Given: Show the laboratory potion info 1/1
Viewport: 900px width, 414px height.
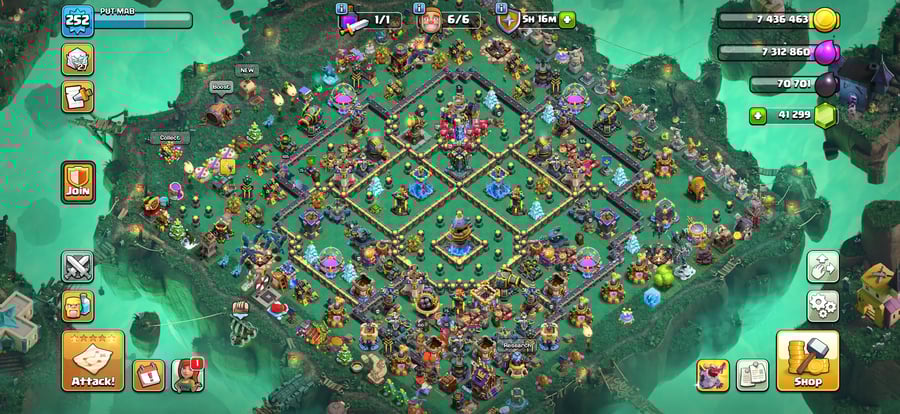Looking at the screenshot, I should [x=371, y=19].
